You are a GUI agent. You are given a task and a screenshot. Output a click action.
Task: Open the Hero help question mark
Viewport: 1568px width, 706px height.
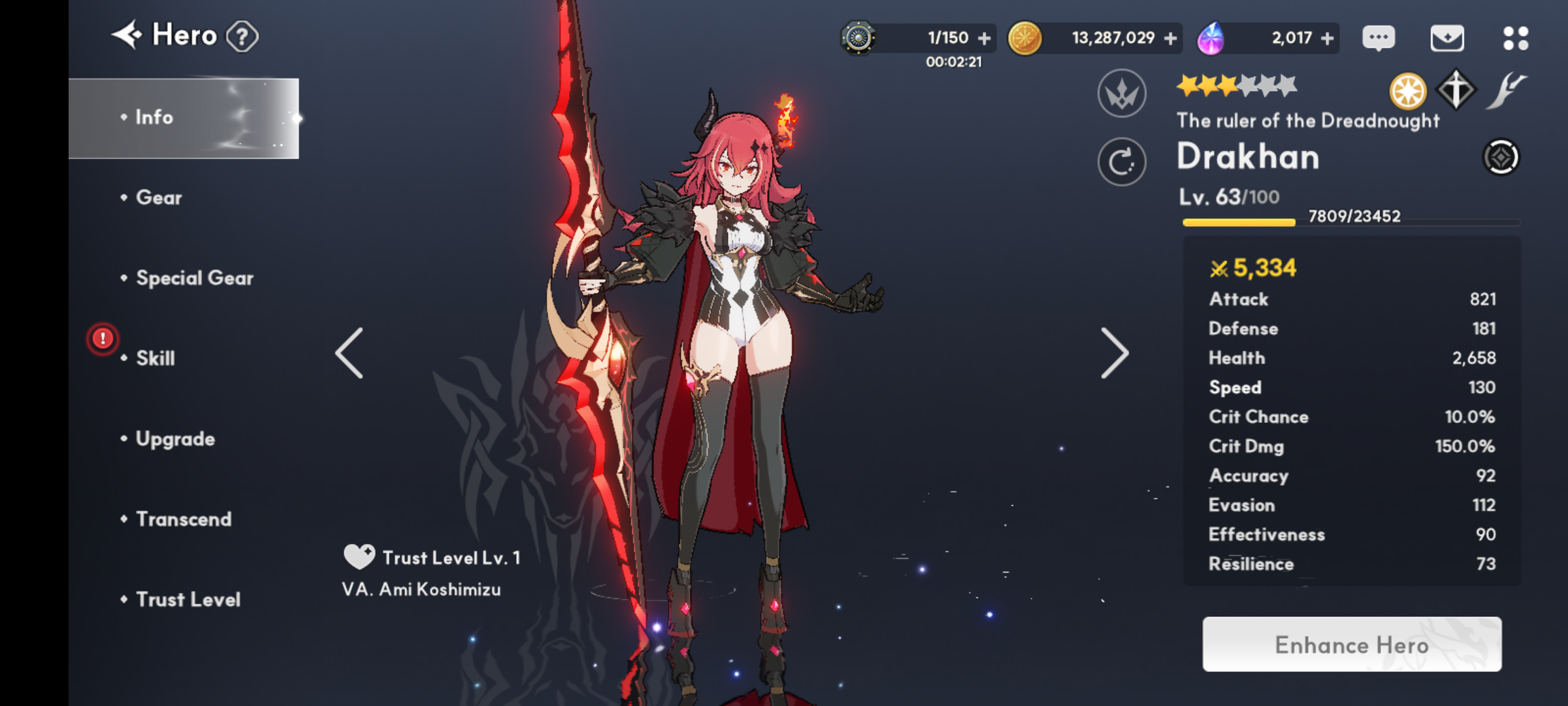[x=242, y=37]
